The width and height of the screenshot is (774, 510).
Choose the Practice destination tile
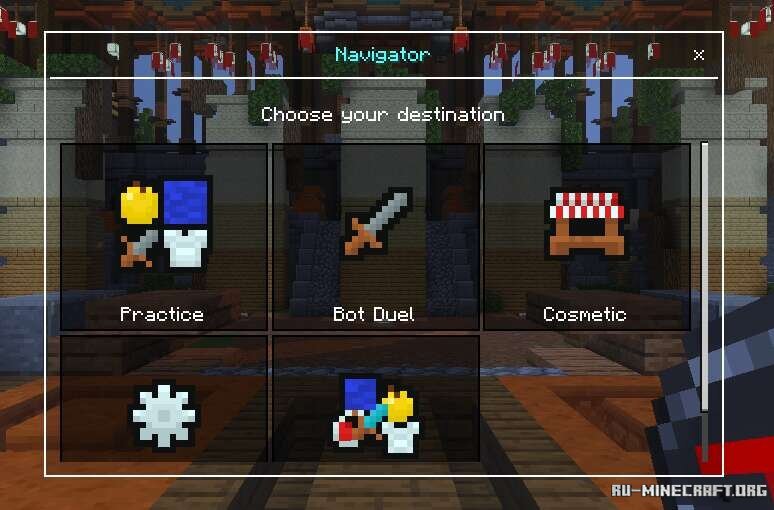pyautogui.click(x=164, y=237)
